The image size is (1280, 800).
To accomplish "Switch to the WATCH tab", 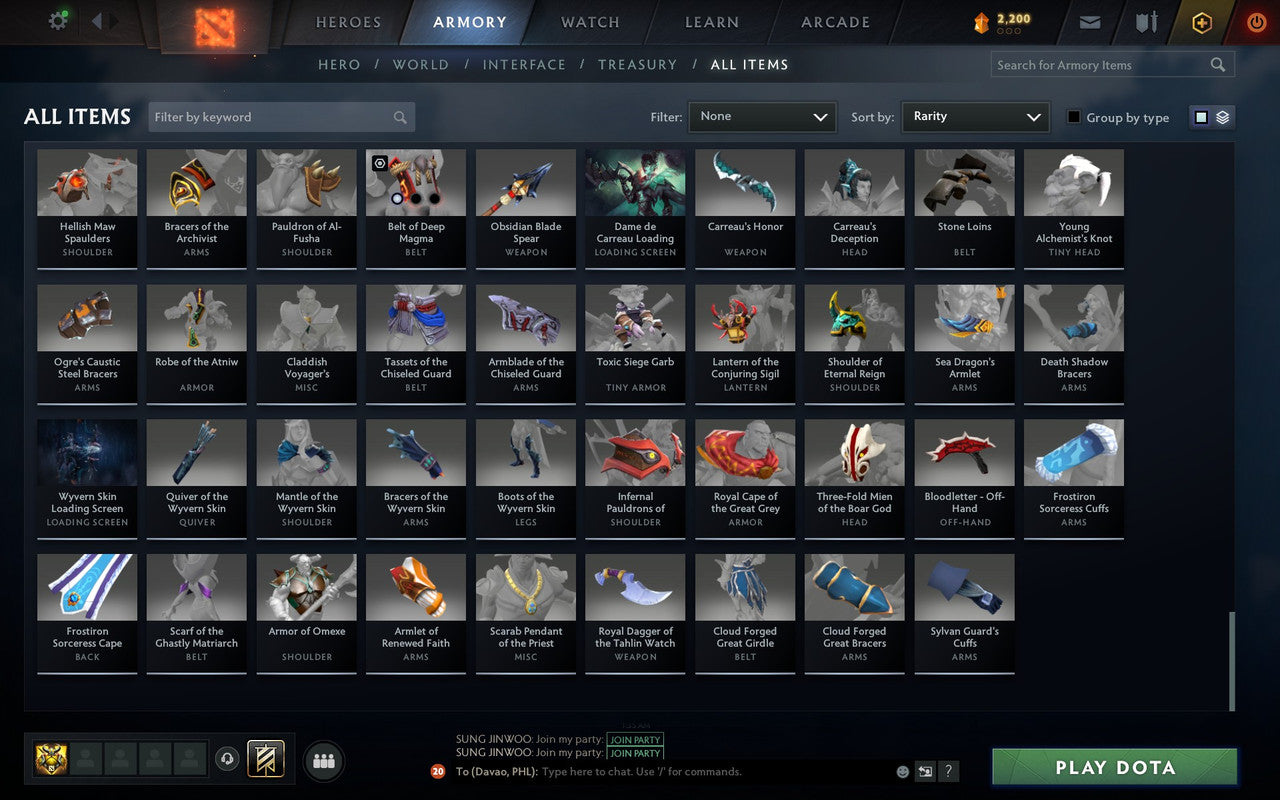I will tap(589, 22).
